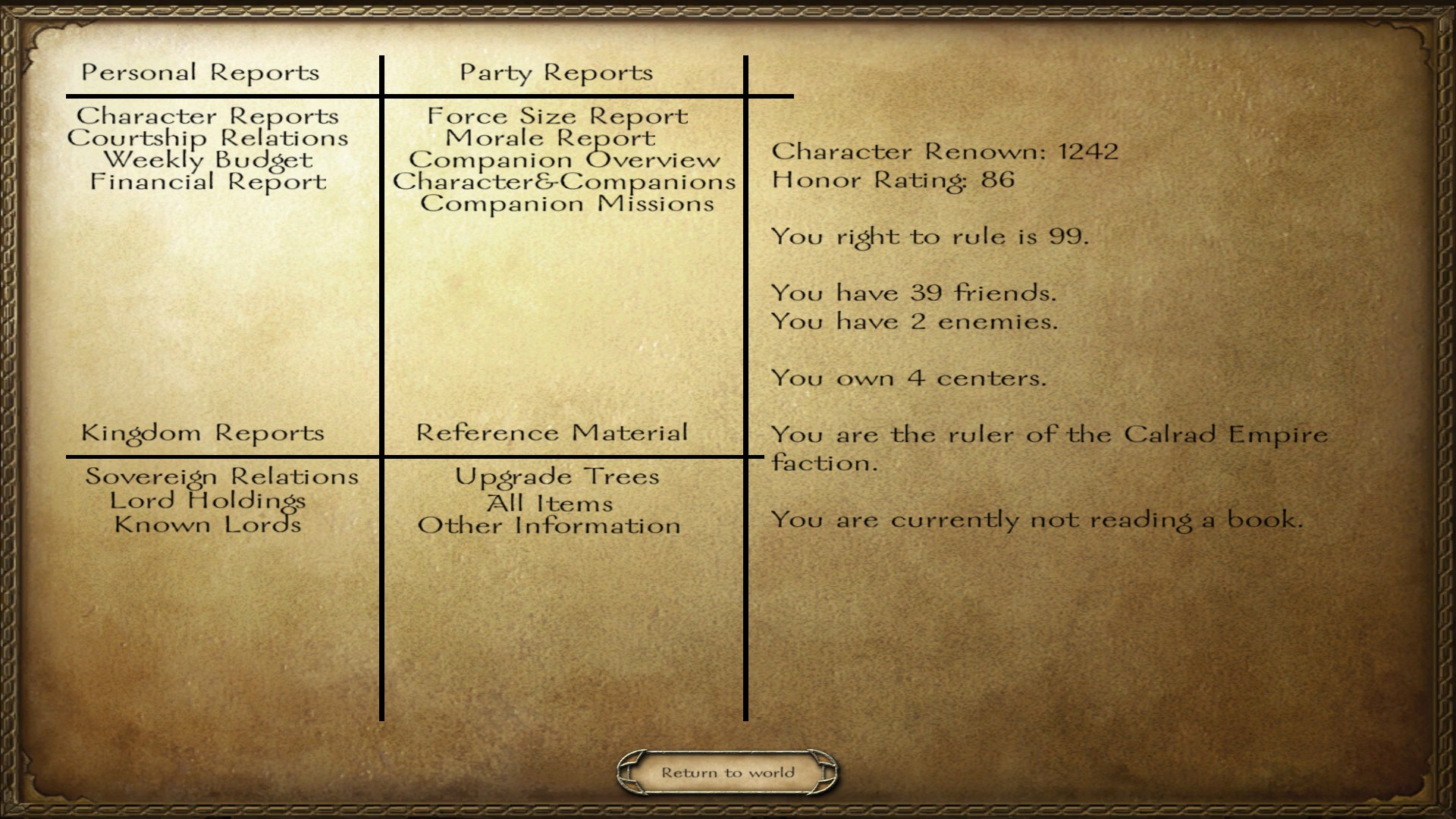The width and height of the screenshot is (1456, 819).
Task: Browse All Items reference
Action: point(550,503)
